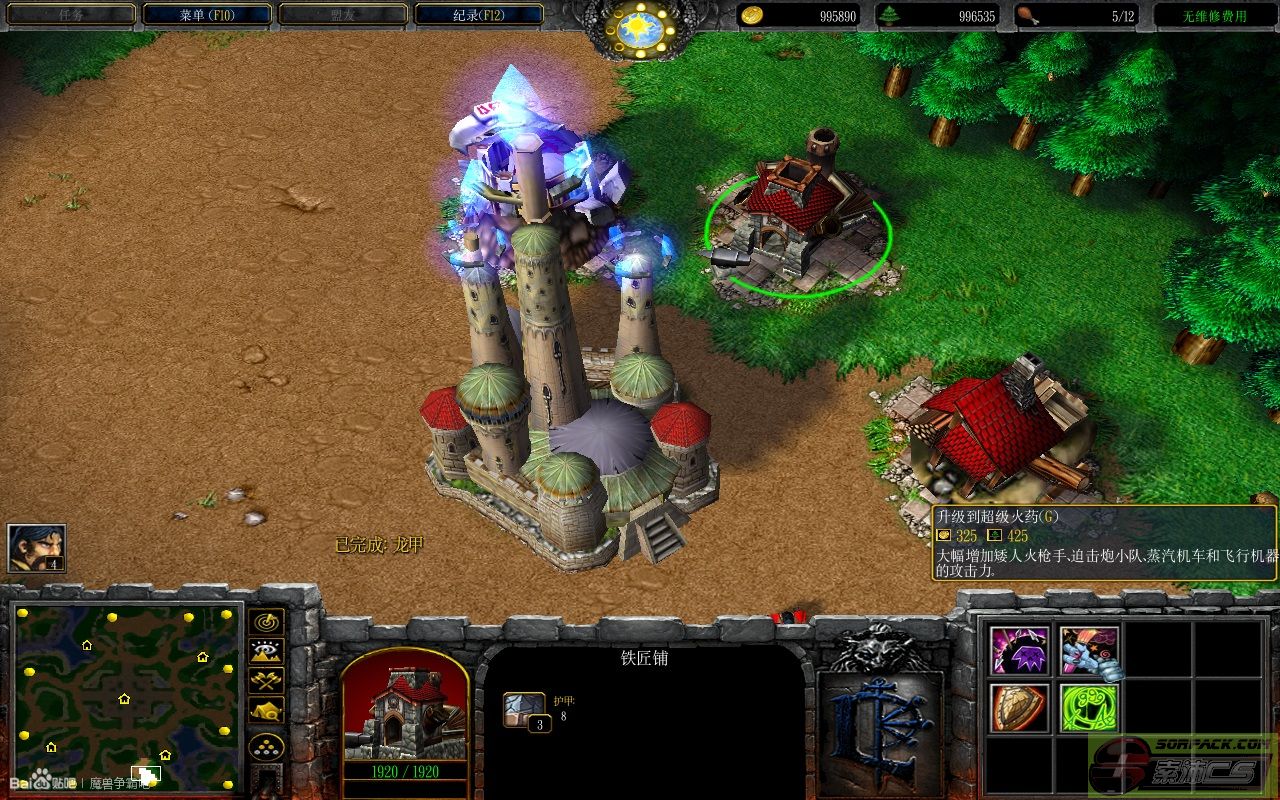This screenshot has height=800, width=1280.
Task: Activate the minimap signal ping button
Action: coord(266,622)
